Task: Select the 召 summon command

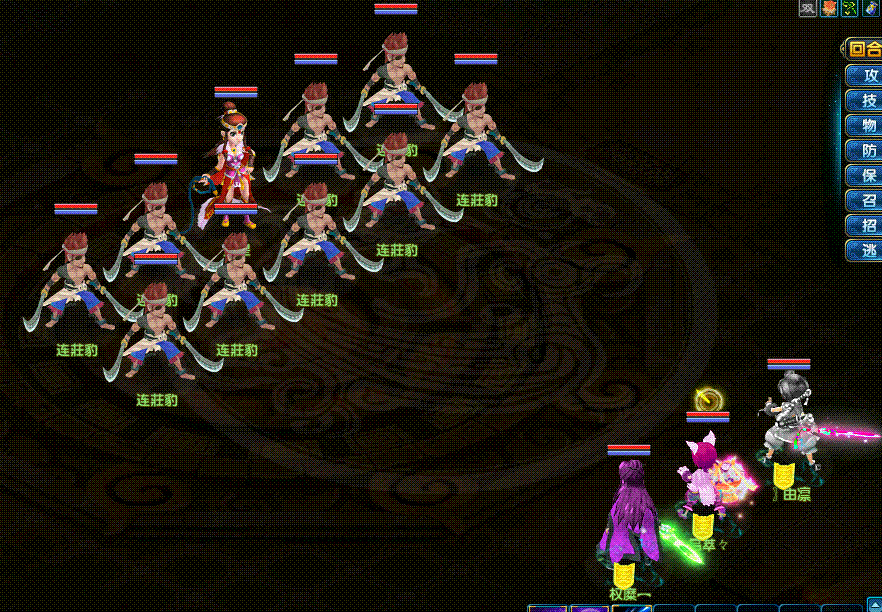Action: point(866,201)
